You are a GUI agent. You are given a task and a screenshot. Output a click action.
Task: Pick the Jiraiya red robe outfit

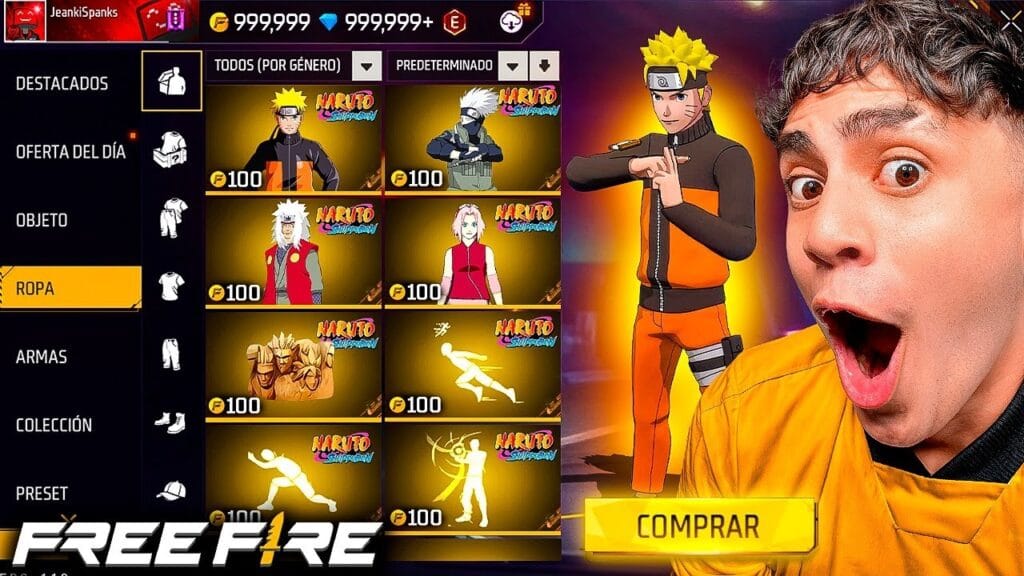[x=294, y=252]
